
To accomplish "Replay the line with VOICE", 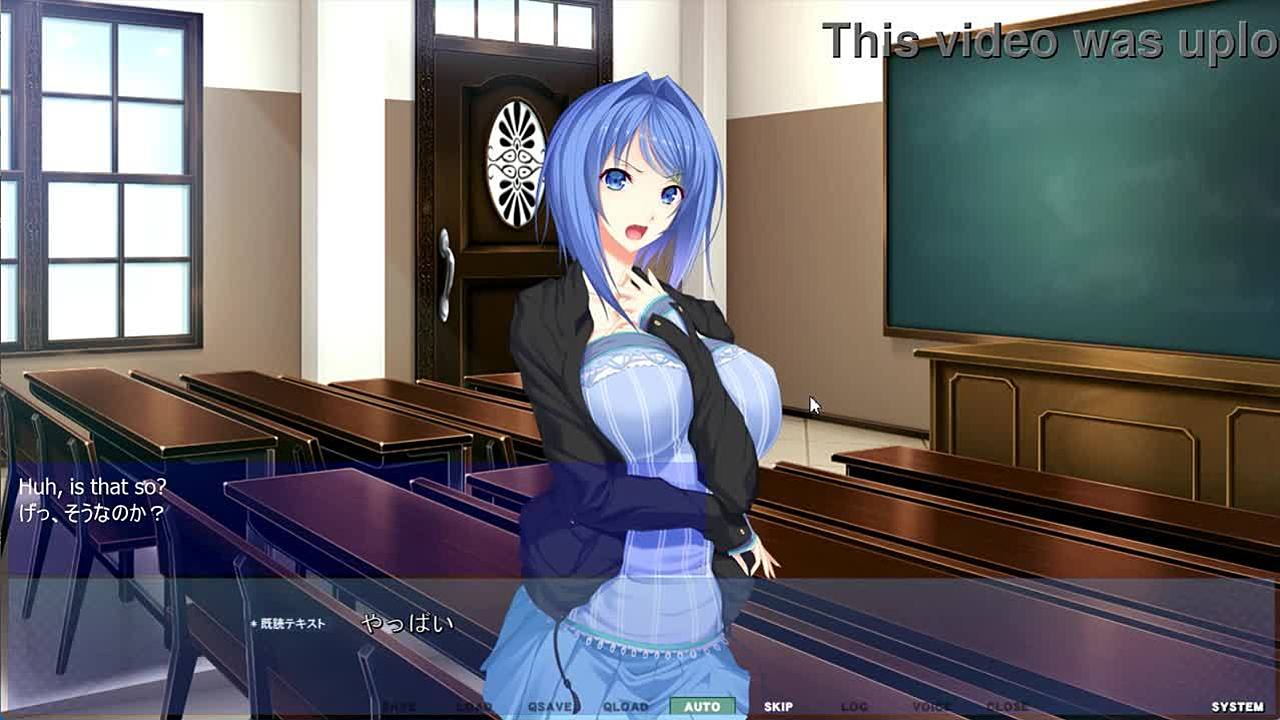I will click(931, 707).
